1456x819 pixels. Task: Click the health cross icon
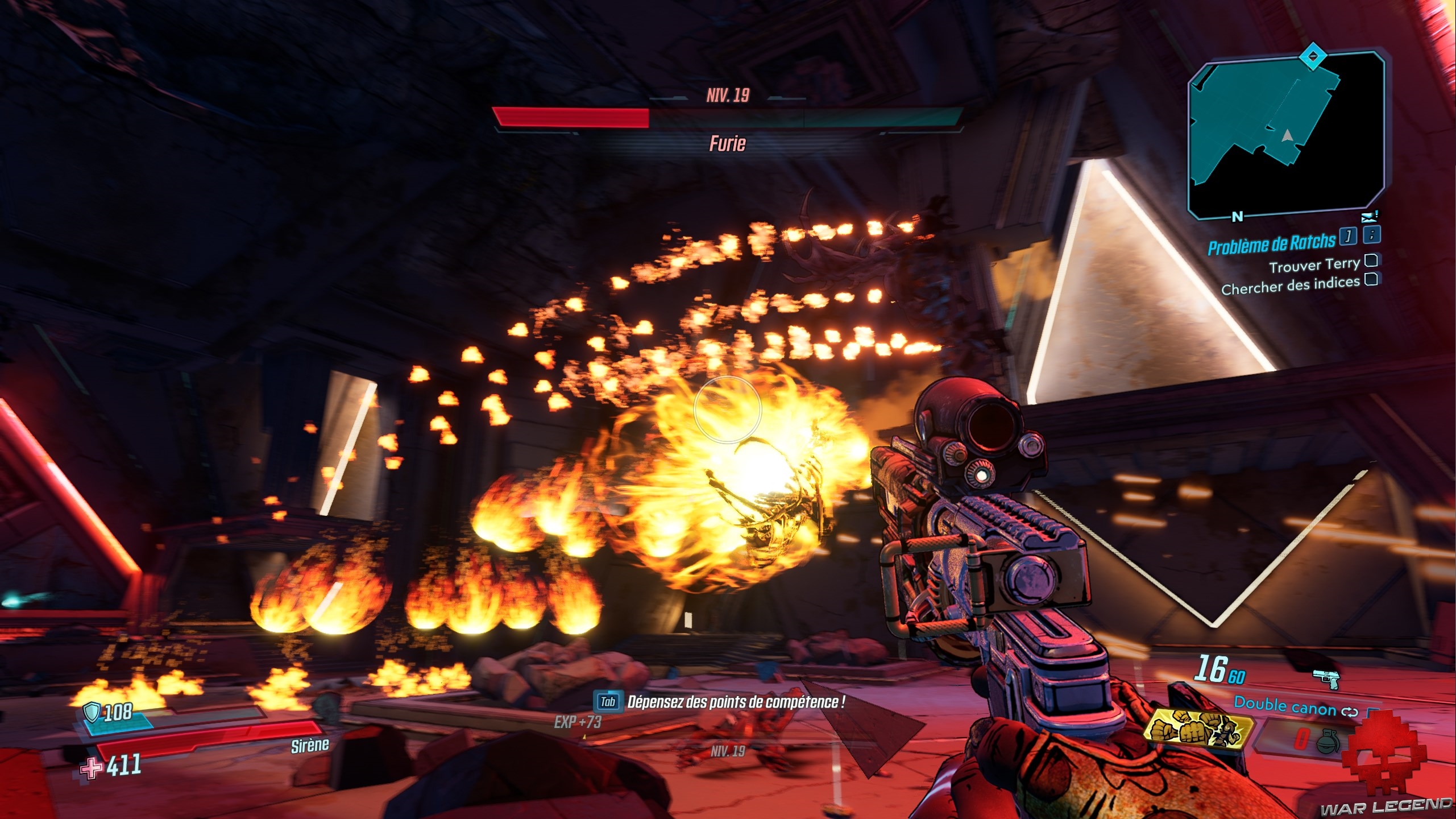click(x=91, y=768)
